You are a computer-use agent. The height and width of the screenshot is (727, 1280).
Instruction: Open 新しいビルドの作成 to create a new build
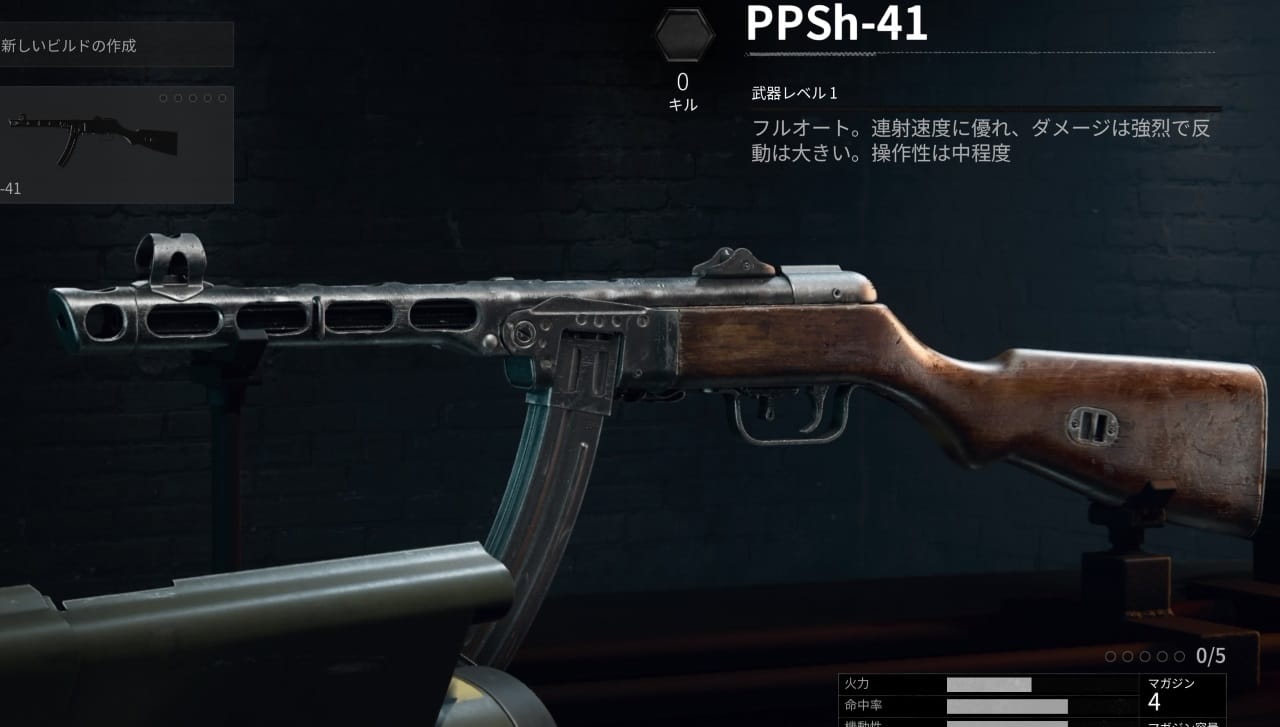pos(70,44)
